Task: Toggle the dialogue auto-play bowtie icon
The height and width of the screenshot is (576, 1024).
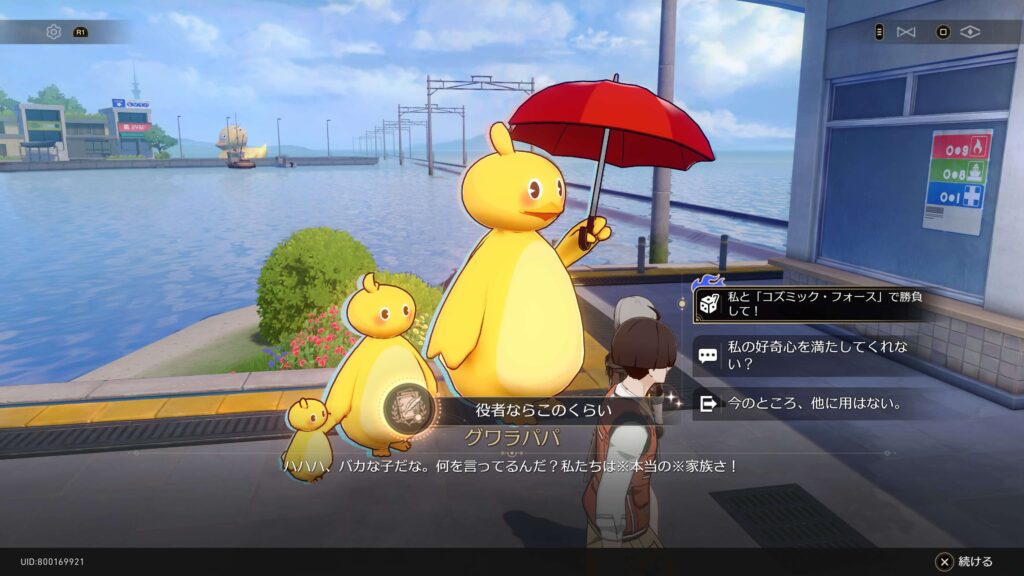Action: (906, 32)
